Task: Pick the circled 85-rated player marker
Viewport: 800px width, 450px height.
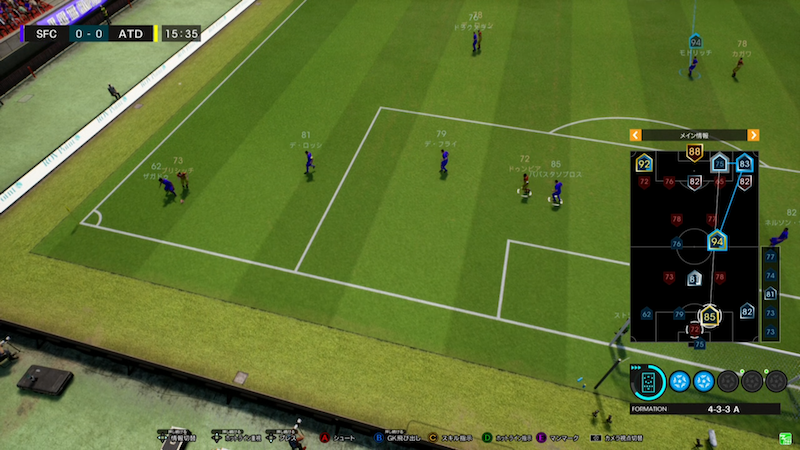Action: click(x=710, y=318)
